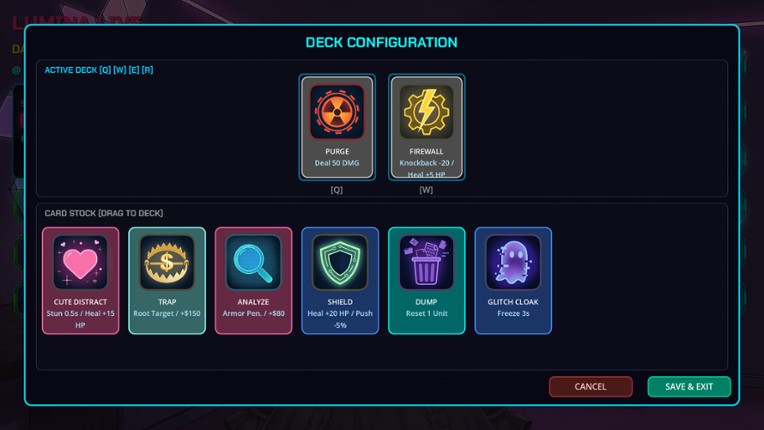Screen dimensions: 764x430
Task: Pick the Cute Distract heart card
Action: [x=81, y=280]
